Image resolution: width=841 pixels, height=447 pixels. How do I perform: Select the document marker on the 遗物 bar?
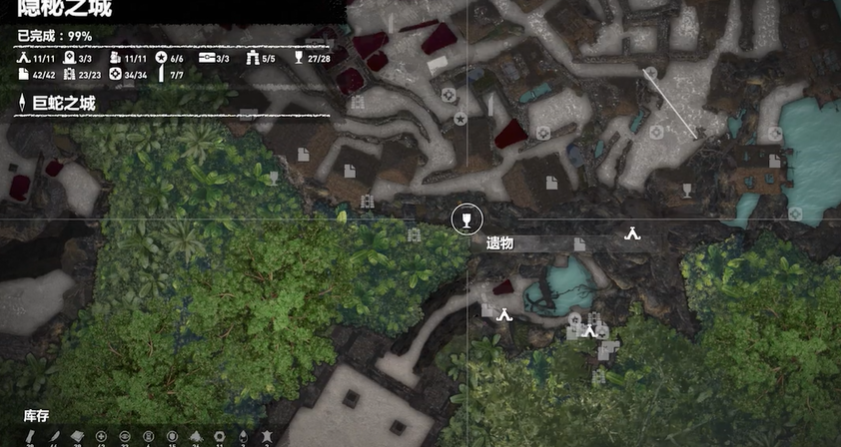coord(580,244)
